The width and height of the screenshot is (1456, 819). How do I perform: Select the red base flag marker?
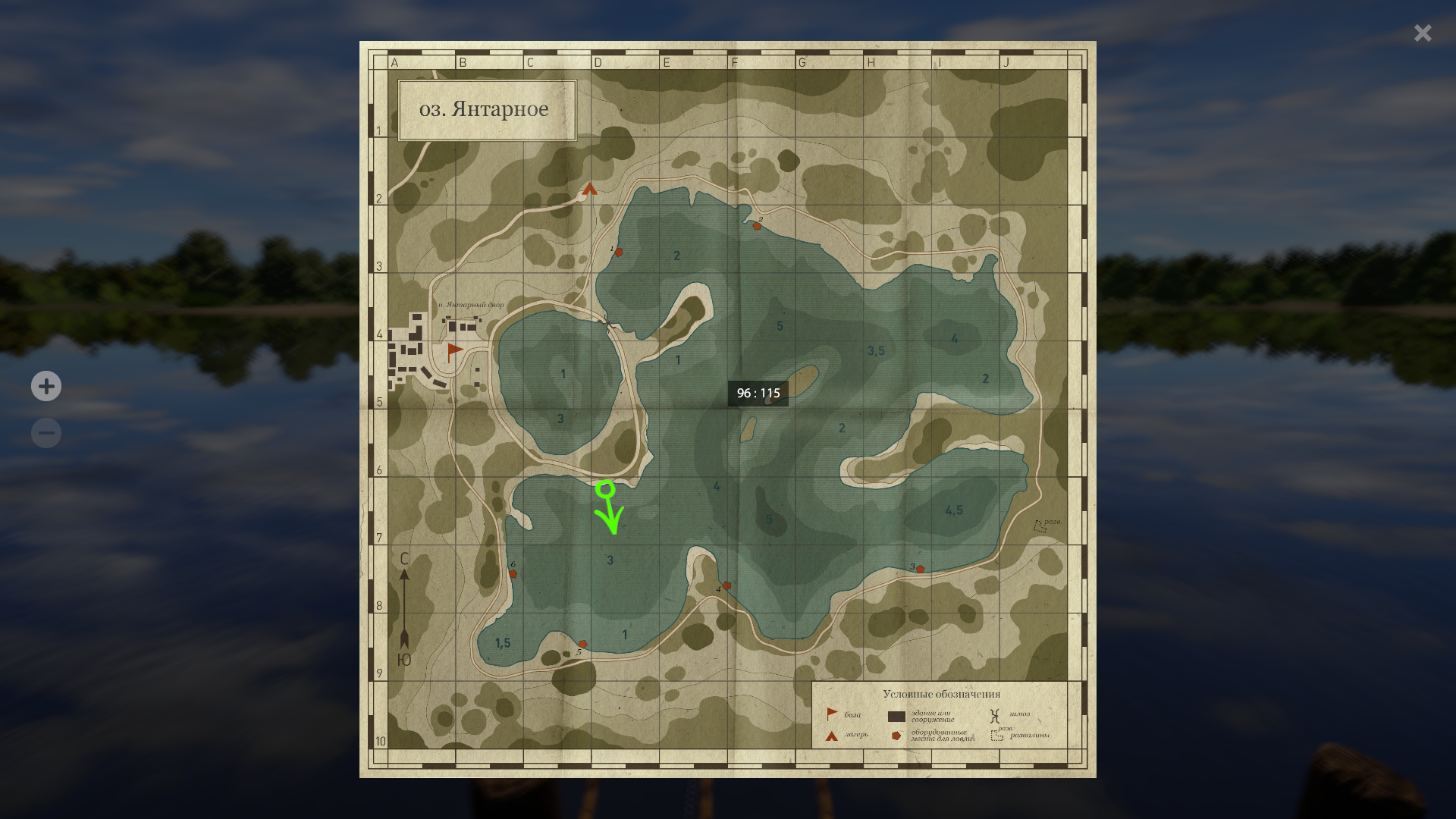coord(454,350)
